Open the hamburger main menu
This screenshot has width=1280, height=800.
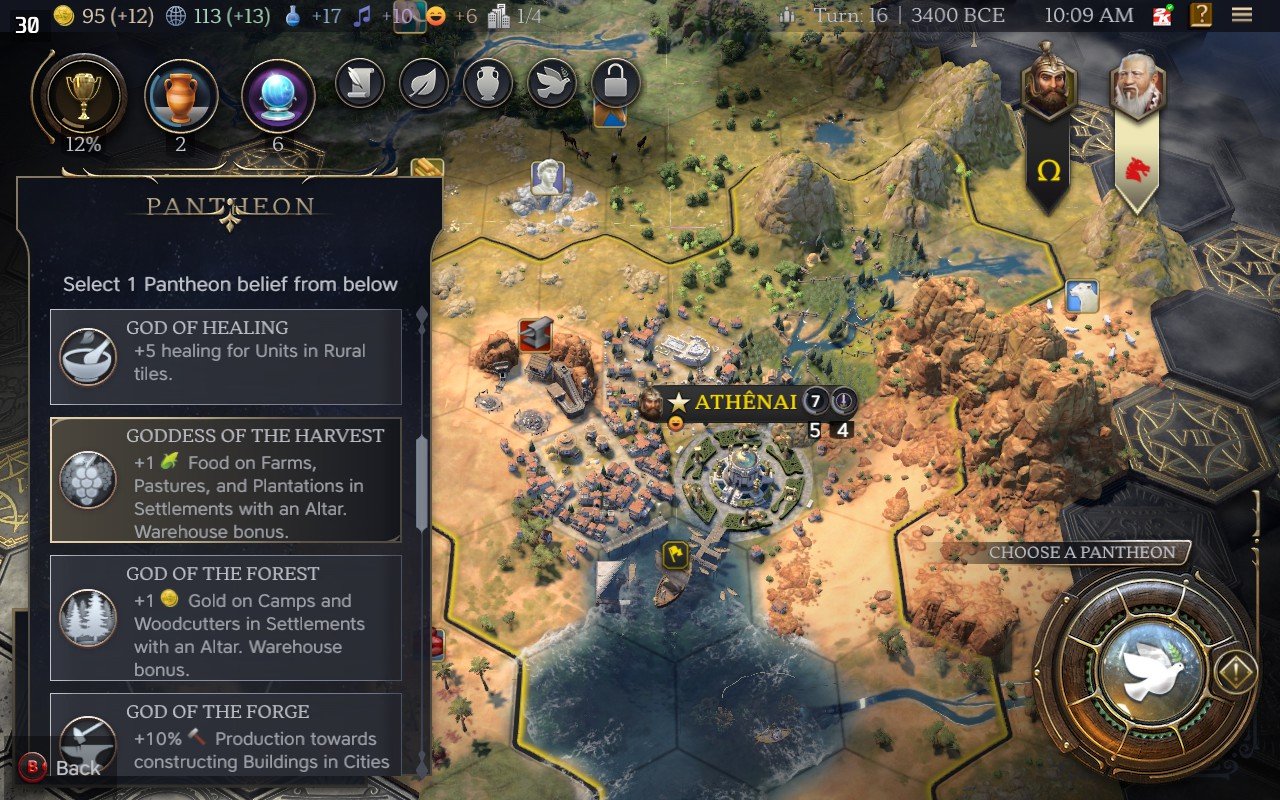[1242, 15]
